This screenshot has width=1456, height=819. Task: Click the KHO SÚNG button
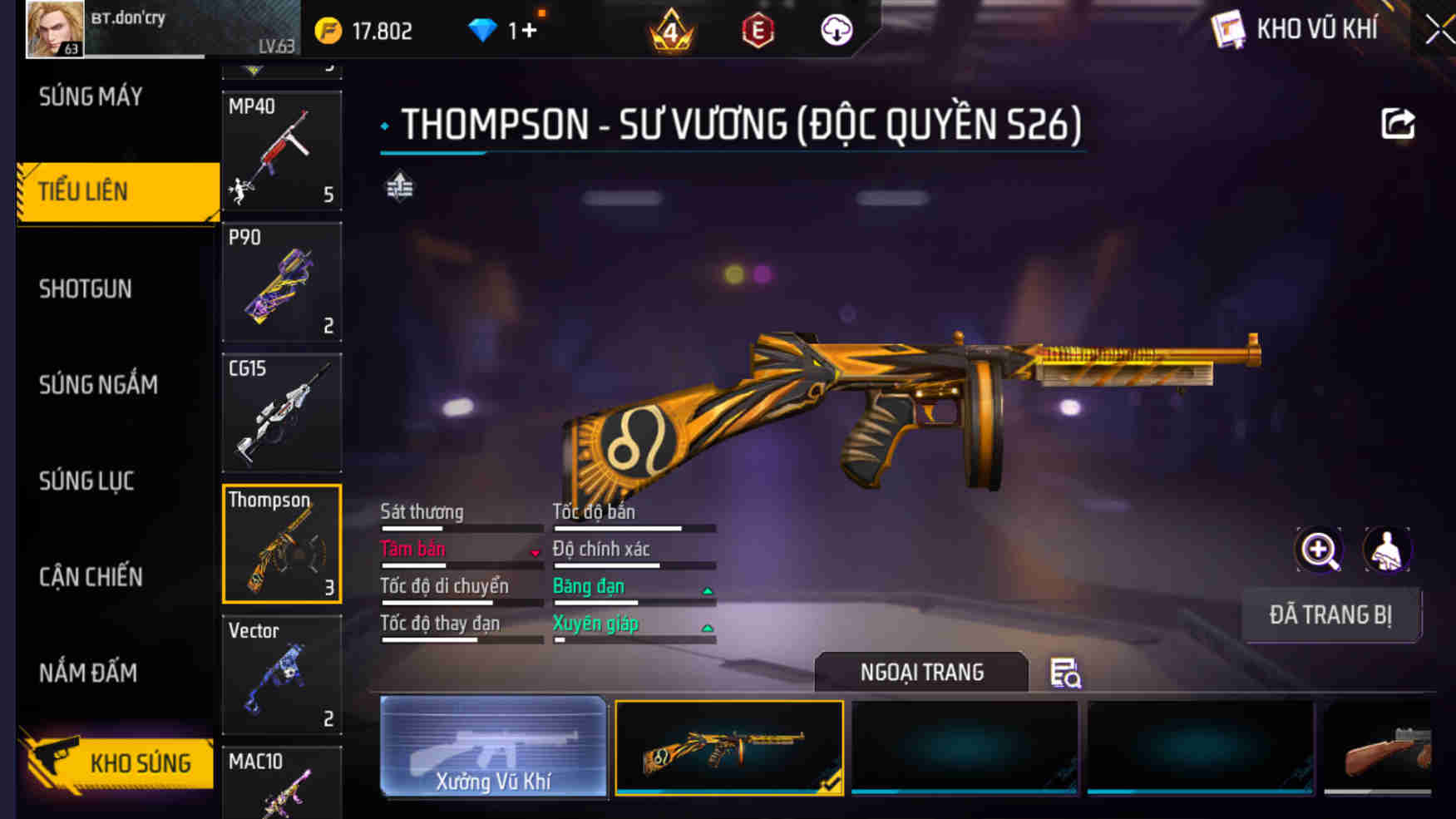(121, 762)
